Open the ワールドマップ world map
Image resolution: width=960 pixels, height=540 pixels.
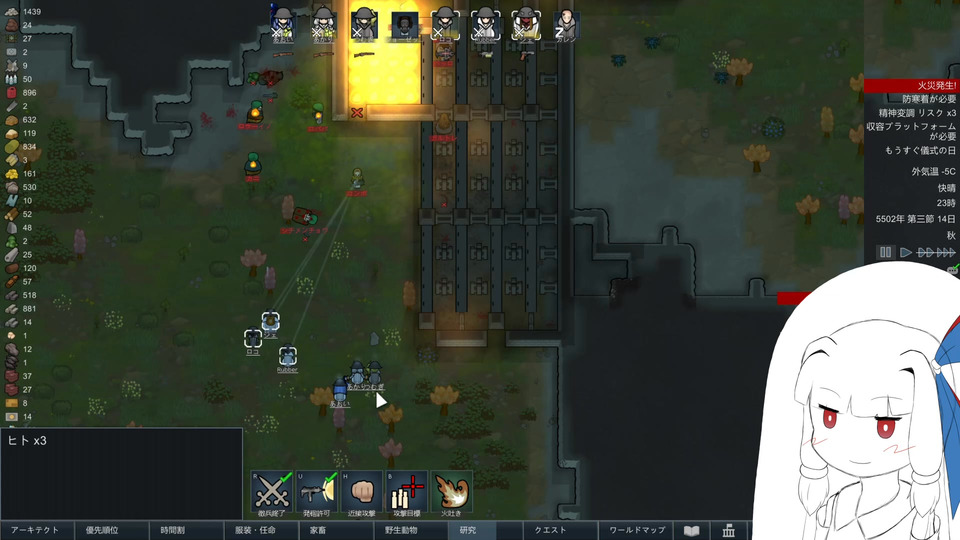(637, 531)
